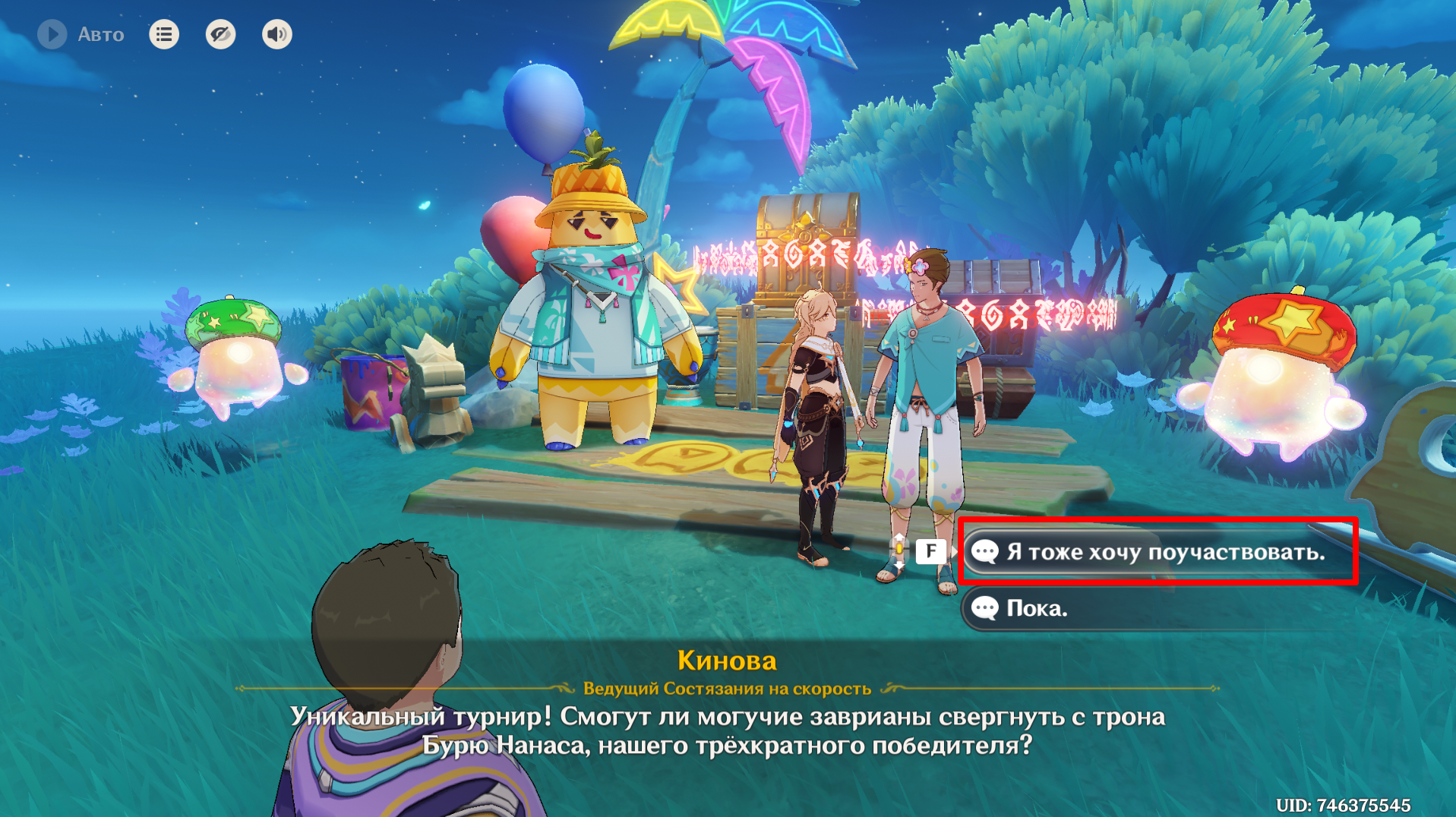Hide the dialogue interface
This screenshot has height=817, width=1456.
pyautogui.click(x=220, y=34)
